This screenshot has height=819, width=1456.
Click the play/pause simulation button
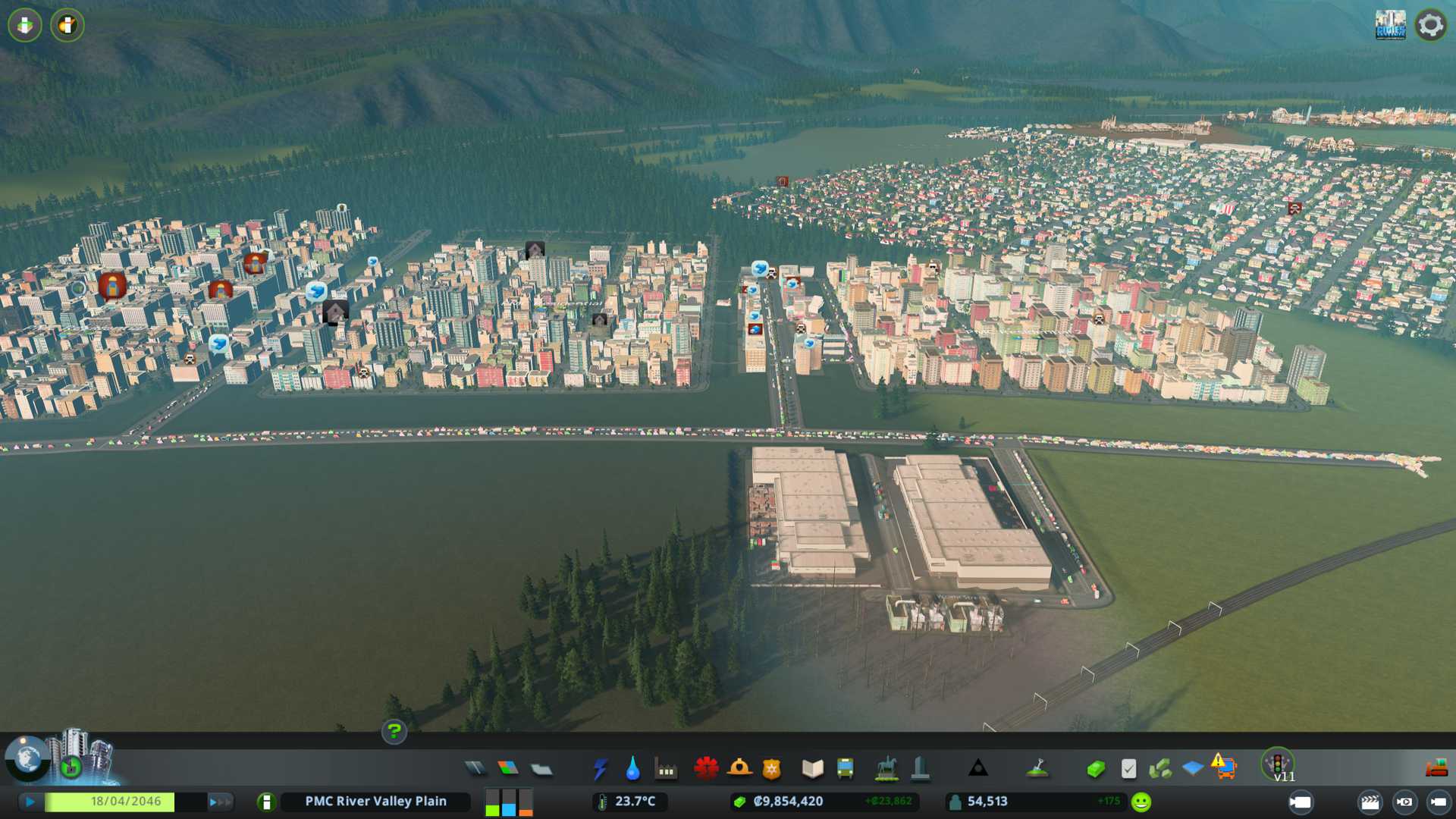tap(30, 802)
